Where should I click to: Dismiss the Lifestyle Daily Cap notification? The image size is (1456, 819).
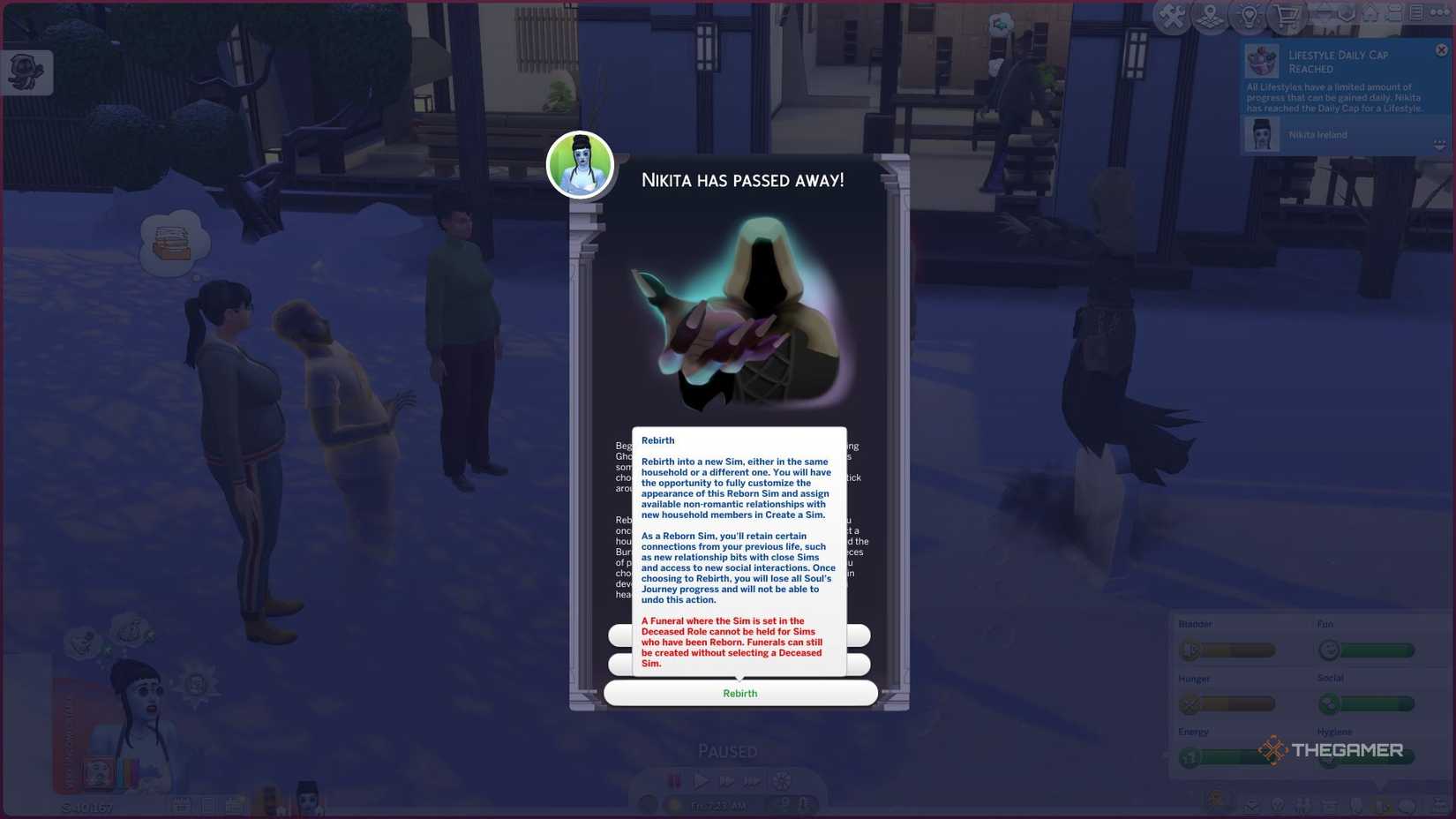tap(1441, 49)
